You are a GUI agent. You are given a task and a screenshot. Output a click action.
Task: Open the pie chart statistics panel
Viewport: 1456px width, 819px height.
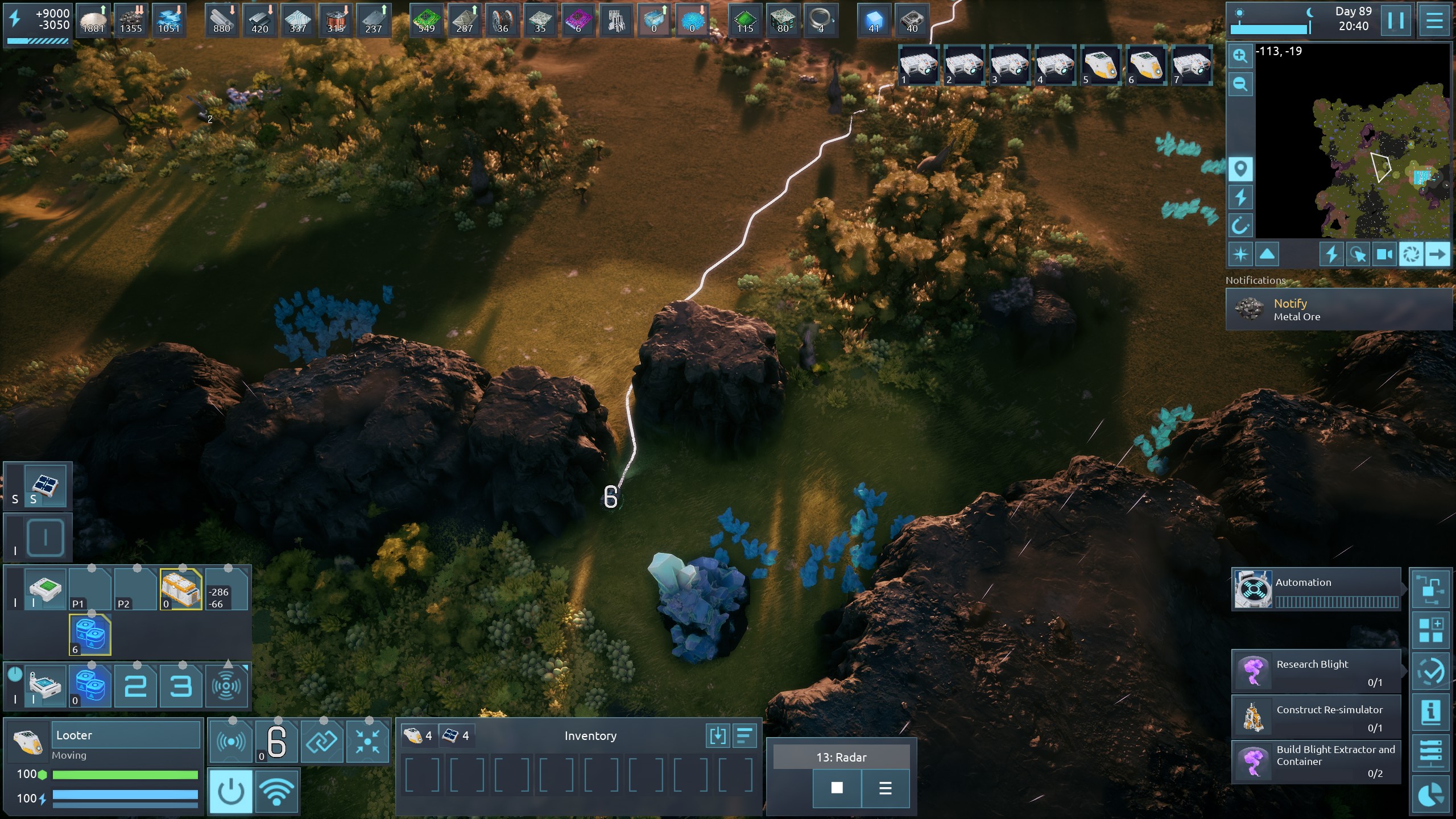pos(1430,795)
